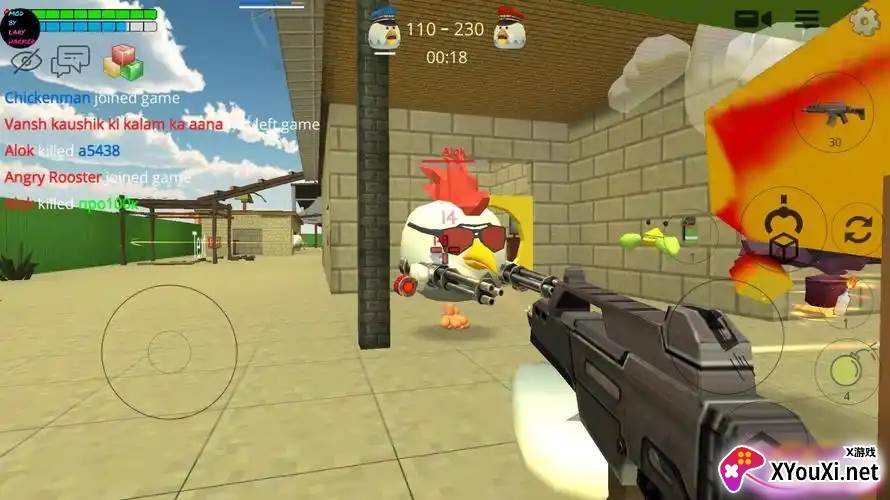
Task: Open the three-line hamburger menu
Action: click(x=806, y=18)
